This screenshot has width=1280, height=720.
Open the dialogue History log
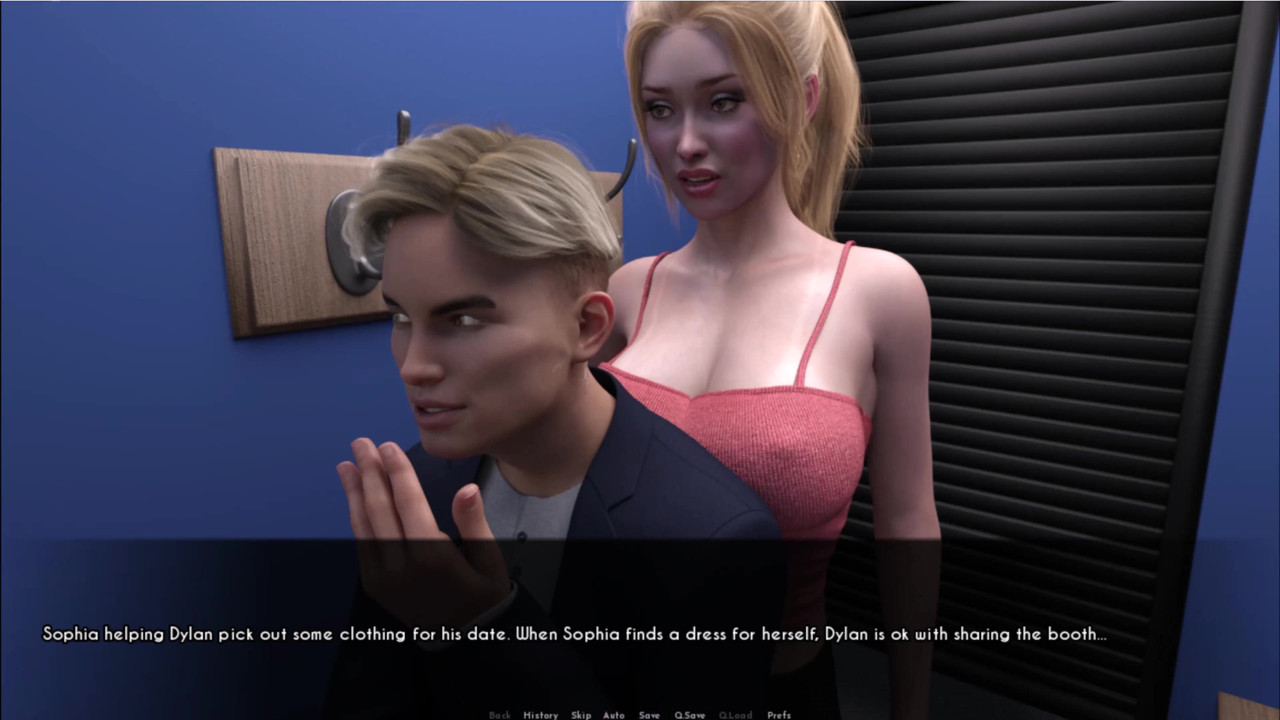tap(540, 715)
